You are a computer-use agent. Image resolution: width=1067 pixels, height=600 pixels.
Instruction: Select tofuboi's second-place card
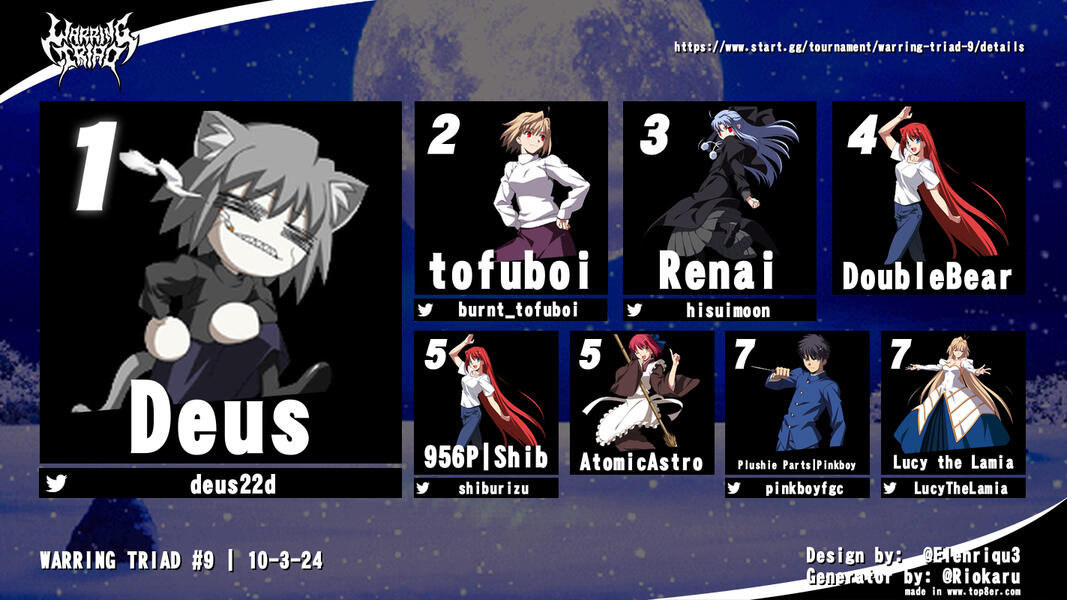pyautogui.click(x=511, y=198)
